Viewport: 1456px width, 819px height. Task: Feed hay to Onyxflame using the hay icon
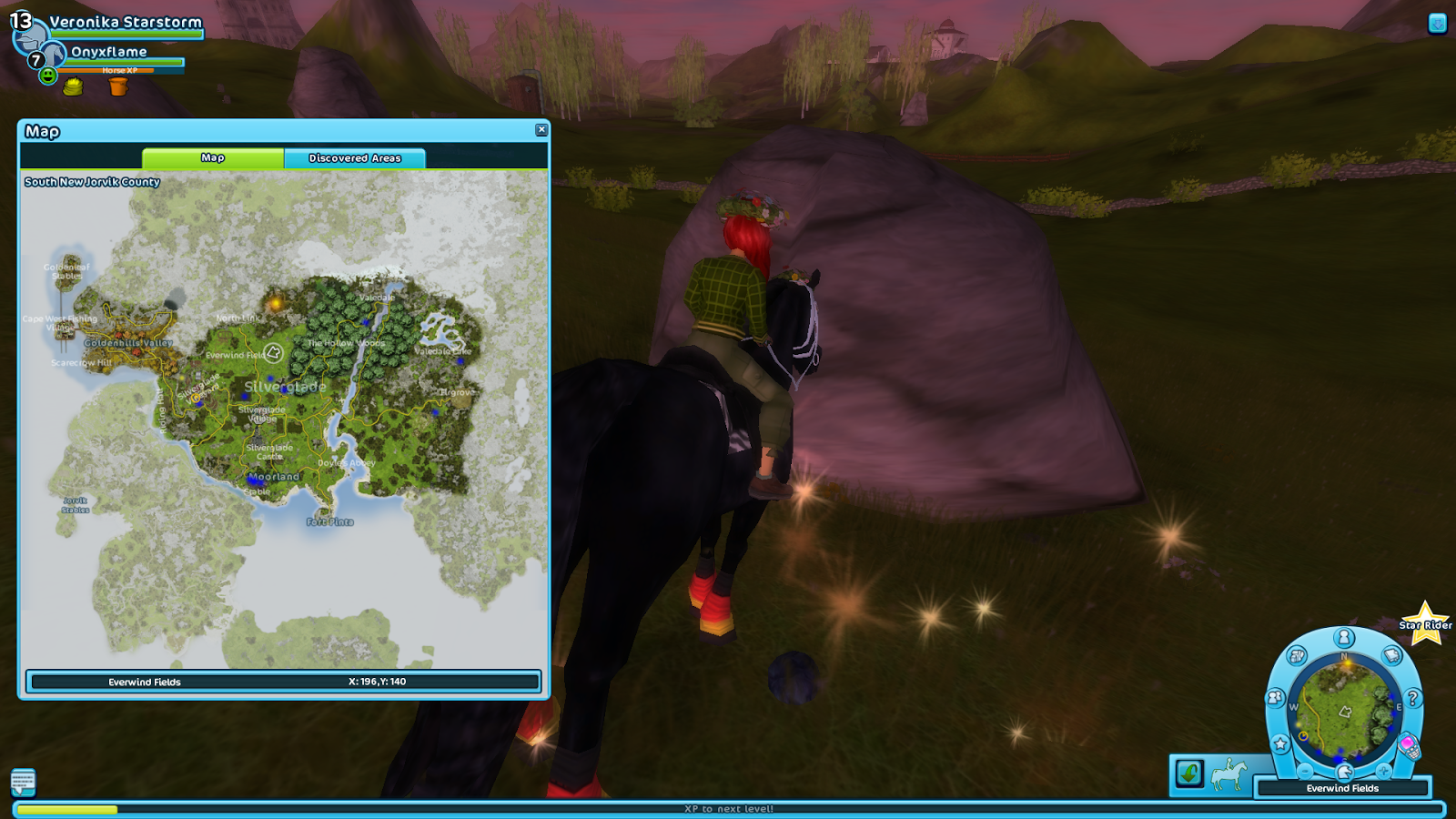pyautogui.click(x=73, y=87)
